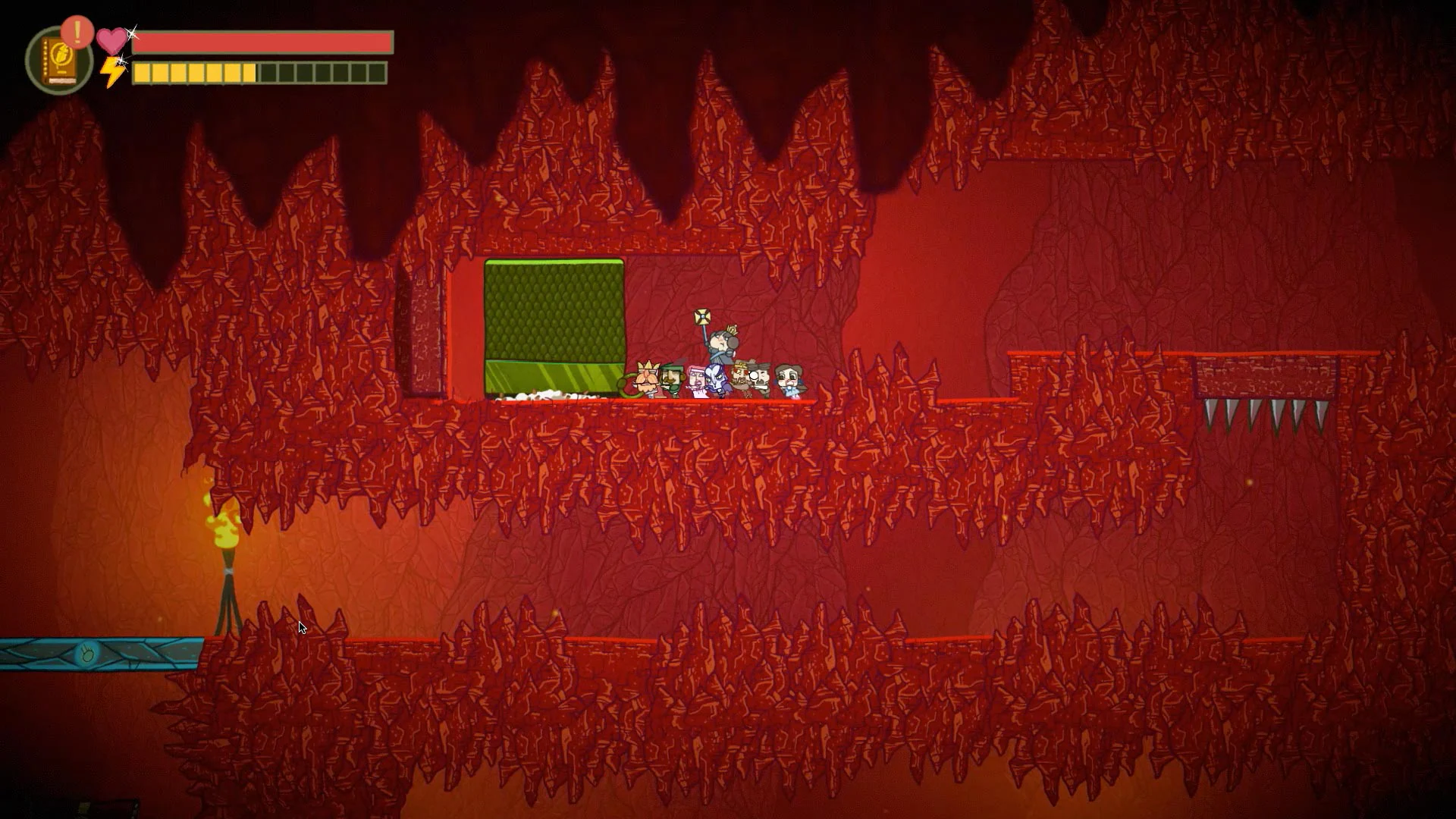Click the queen's golden crown

coord(733,331)
